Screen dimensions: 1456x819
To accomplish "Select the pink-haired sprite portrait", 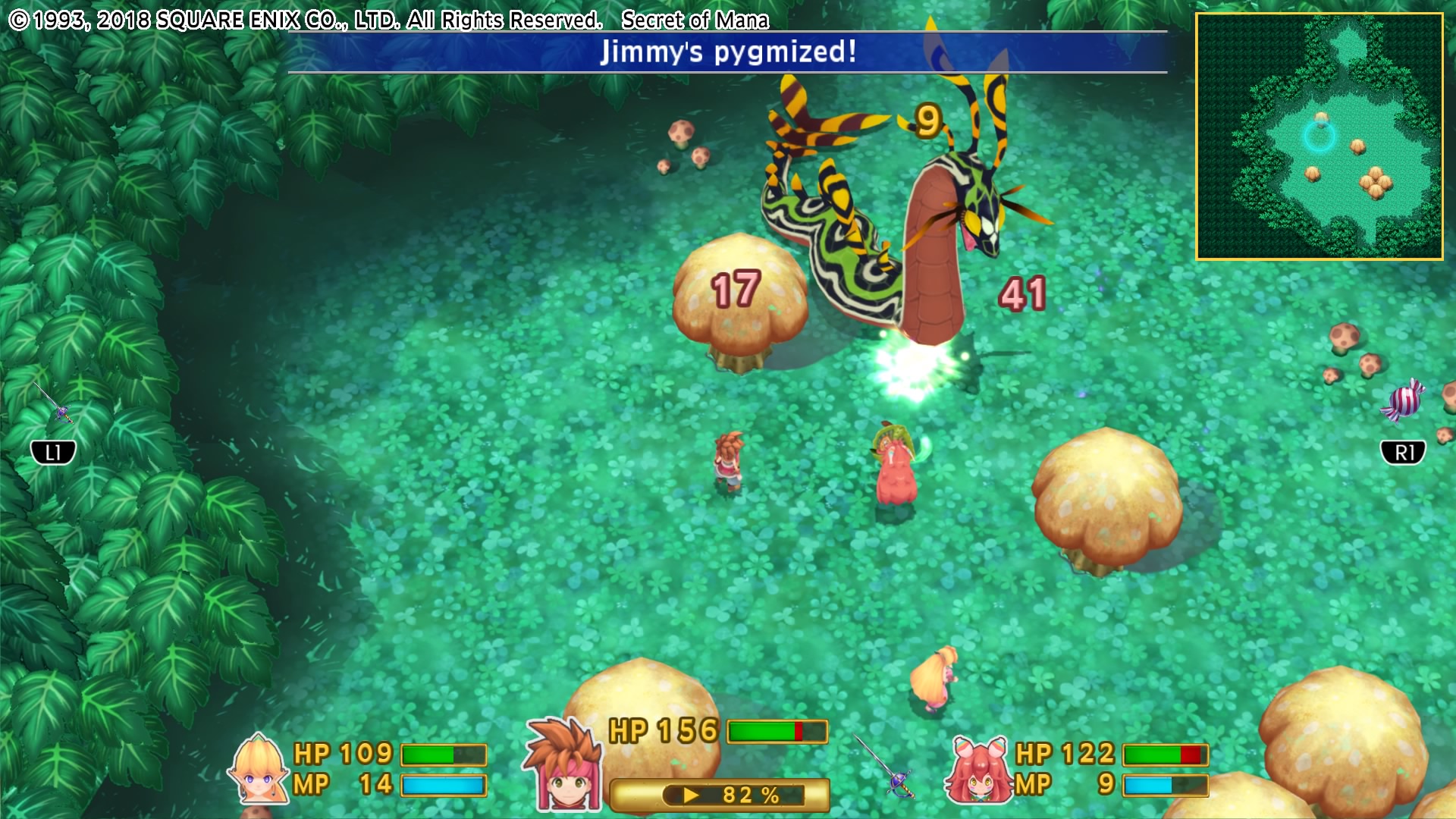I will 978,770.
